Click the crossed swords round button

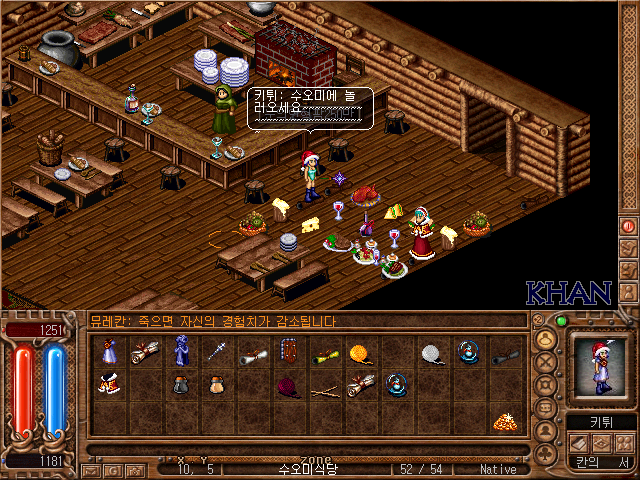546,361
